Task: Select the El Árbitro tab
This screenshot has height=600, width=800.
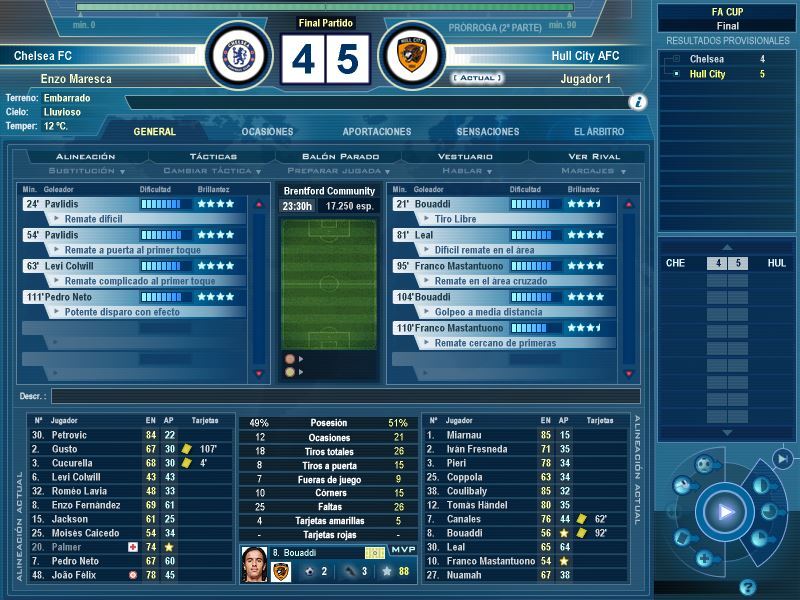Action: pyautogui.click(x=599, y=132)
